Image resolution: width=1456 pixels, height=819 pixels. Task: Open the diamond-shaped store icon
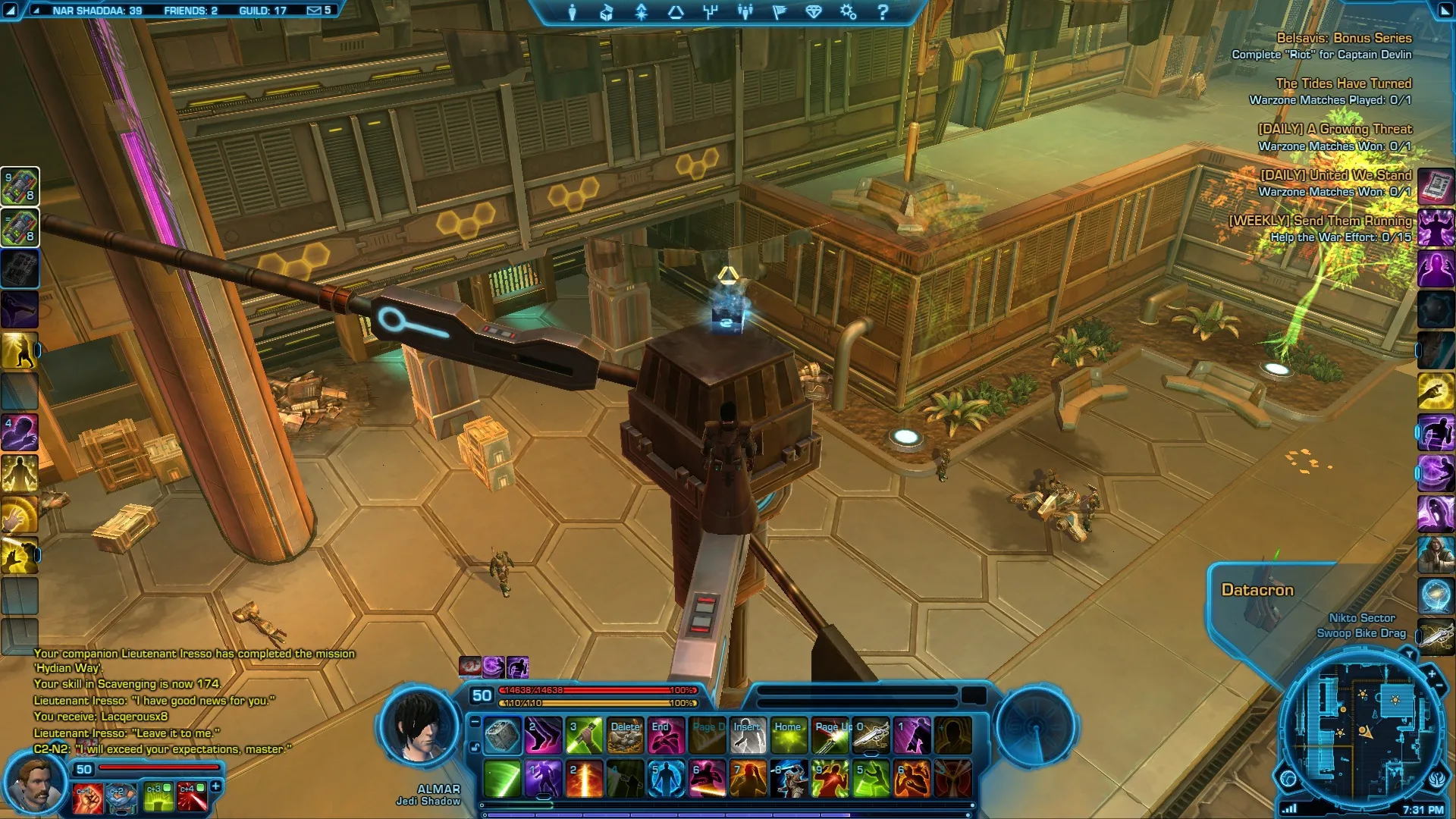pyautogui.click(x=814, y=12)
